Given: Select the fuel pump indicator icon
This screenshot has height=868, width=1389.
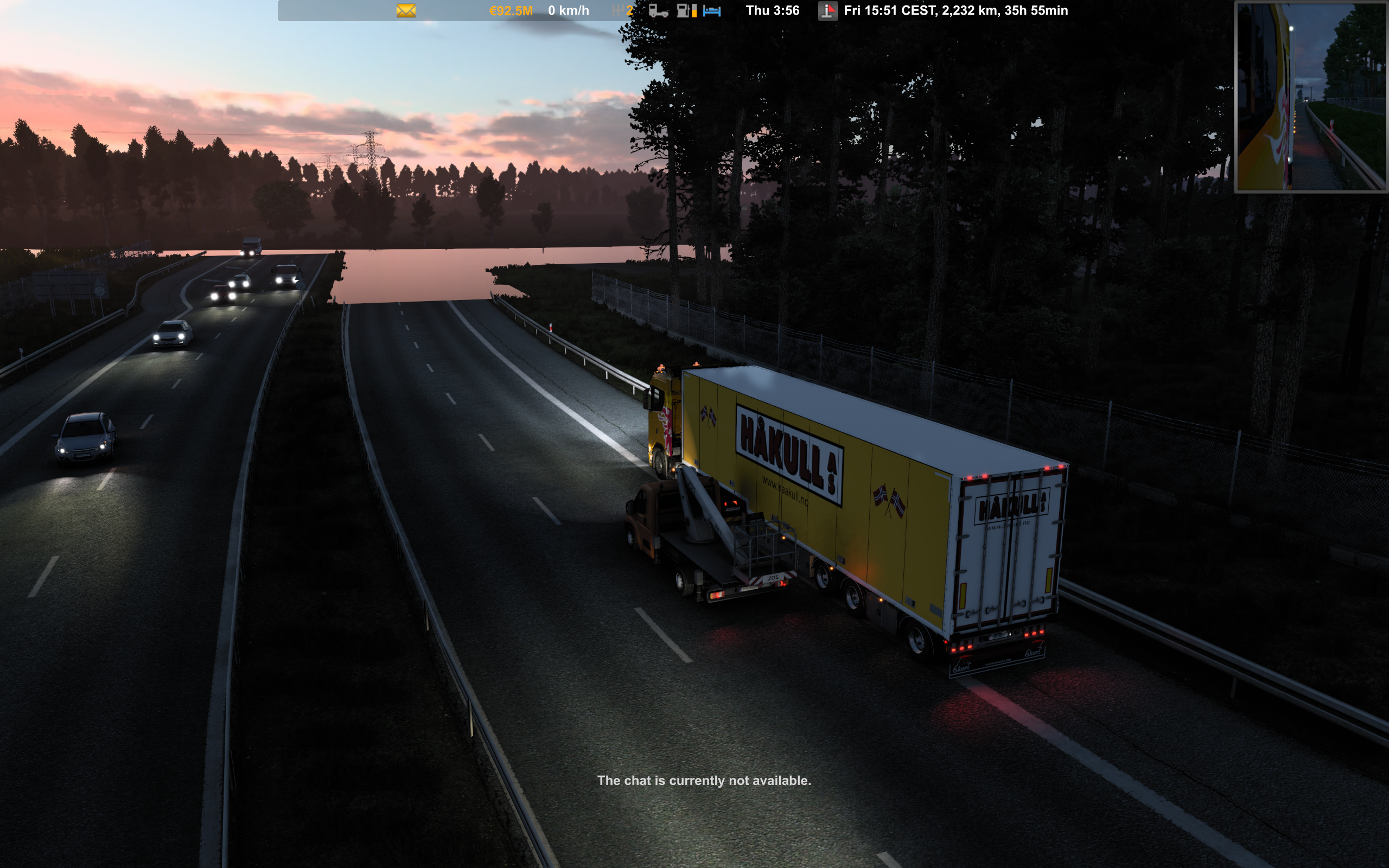Looking at the screenshot, I should 686,11.
